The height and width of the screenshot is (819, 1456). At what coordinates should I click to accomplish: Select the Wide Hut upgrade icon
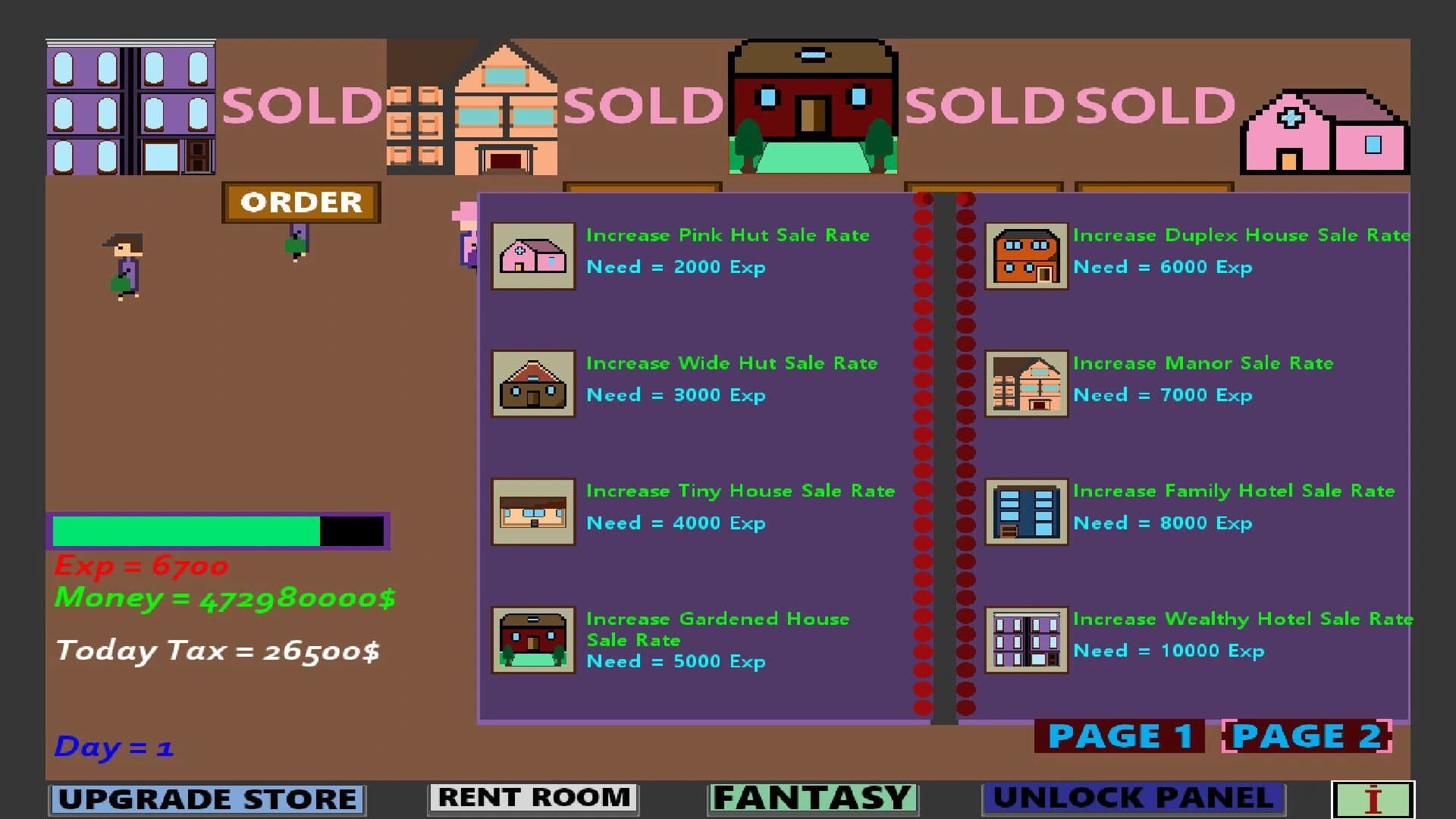532,384
